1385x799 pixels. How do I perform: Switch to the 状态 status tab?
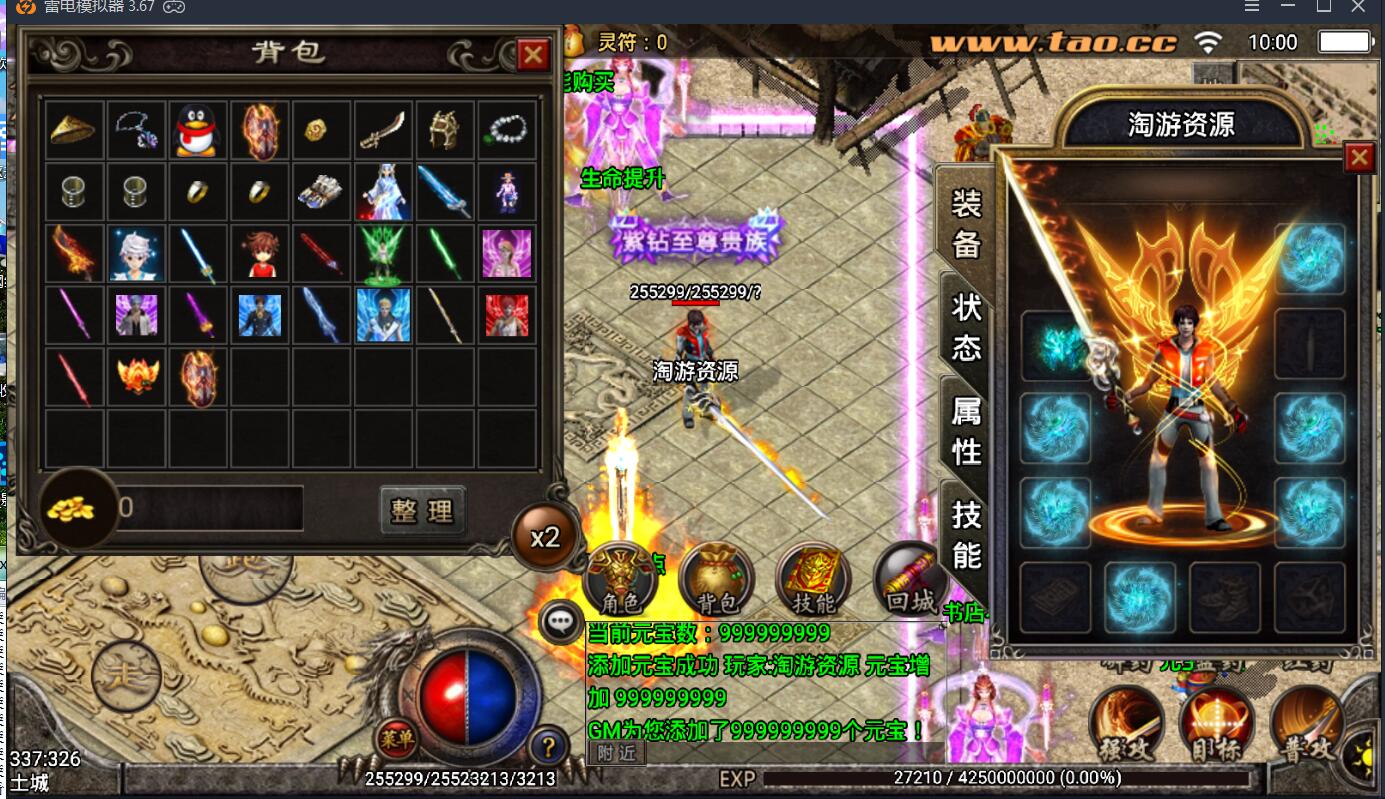[965, 326]
